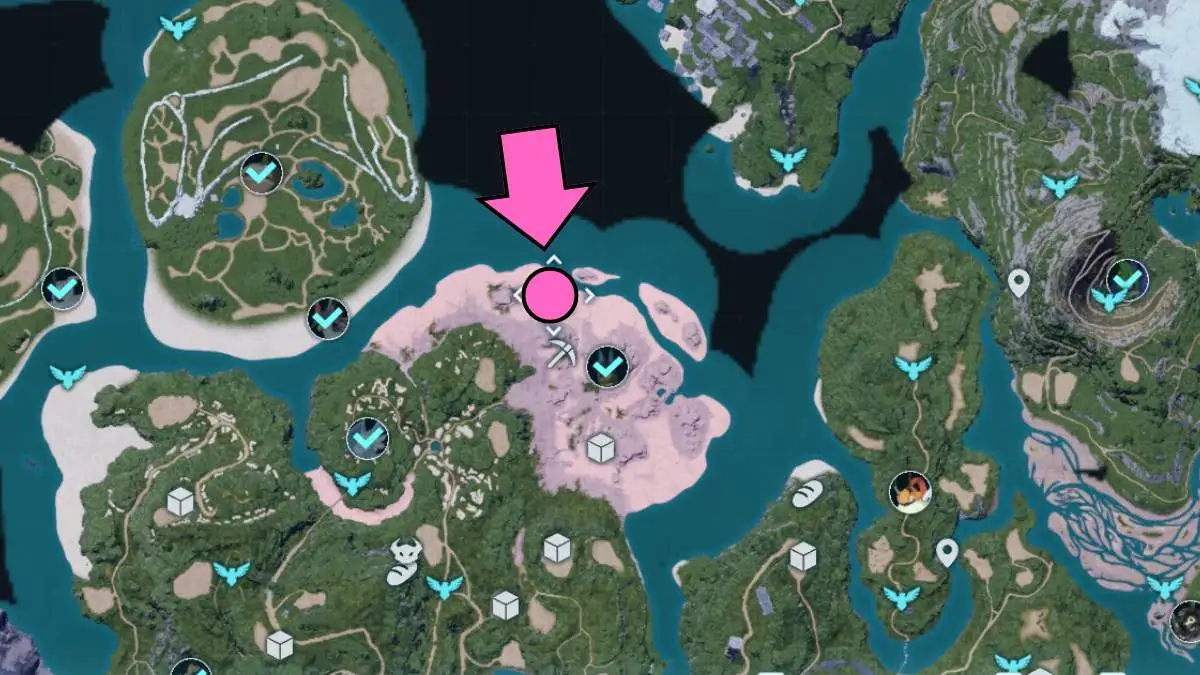The width and height of the screenshot is (1200, 675).
Task: Click the checkmark marker inside the dark crater
Action: point(1126,279)
